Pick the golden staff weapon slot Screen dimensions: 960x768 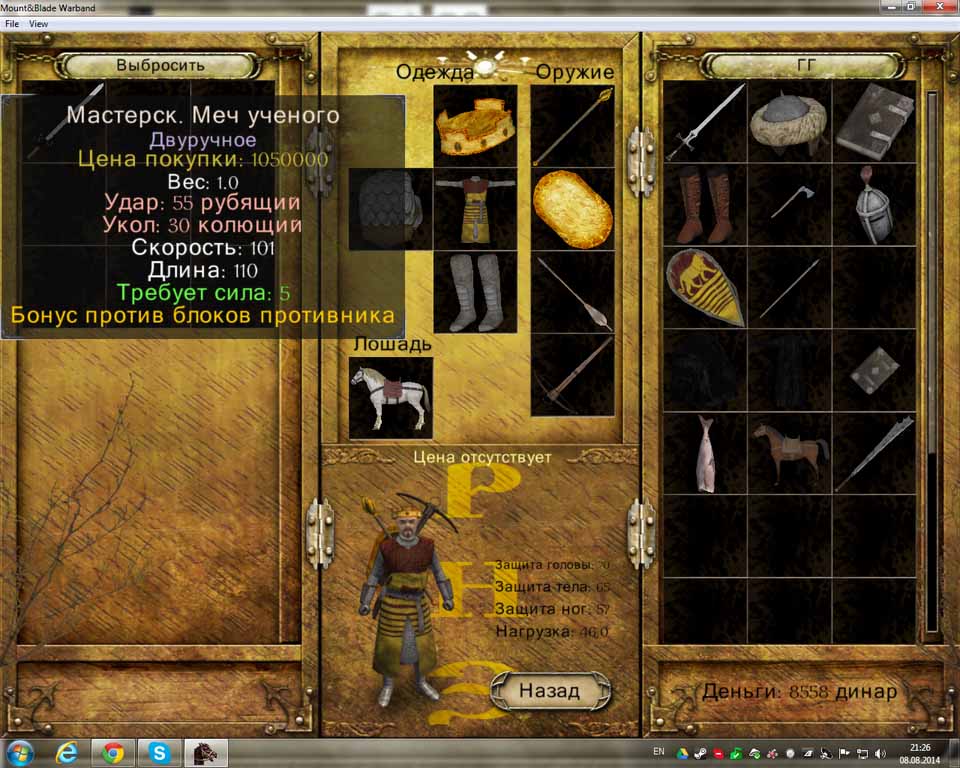coord(572,126)
